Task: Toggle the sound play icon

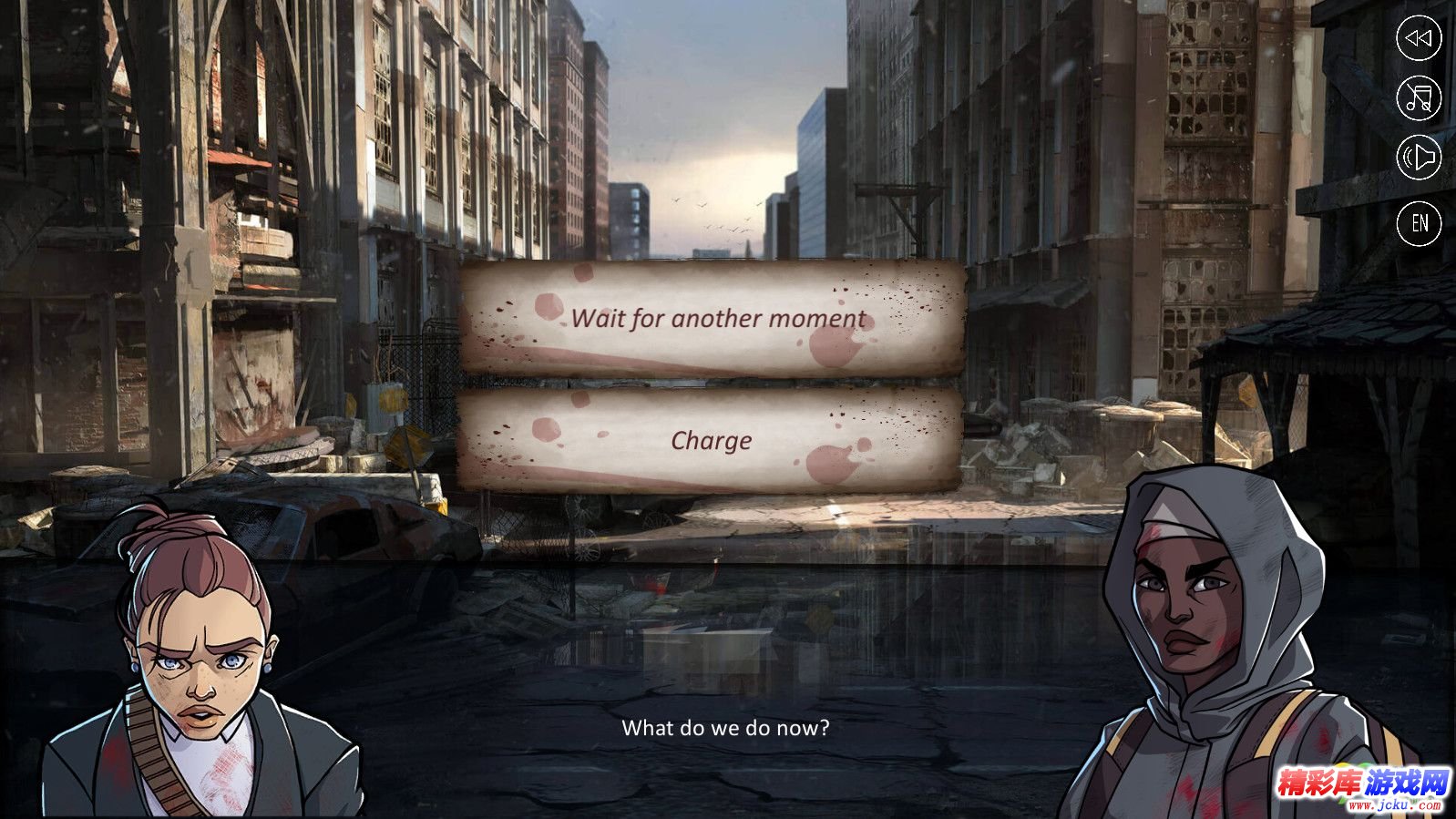Action: 1419,159
